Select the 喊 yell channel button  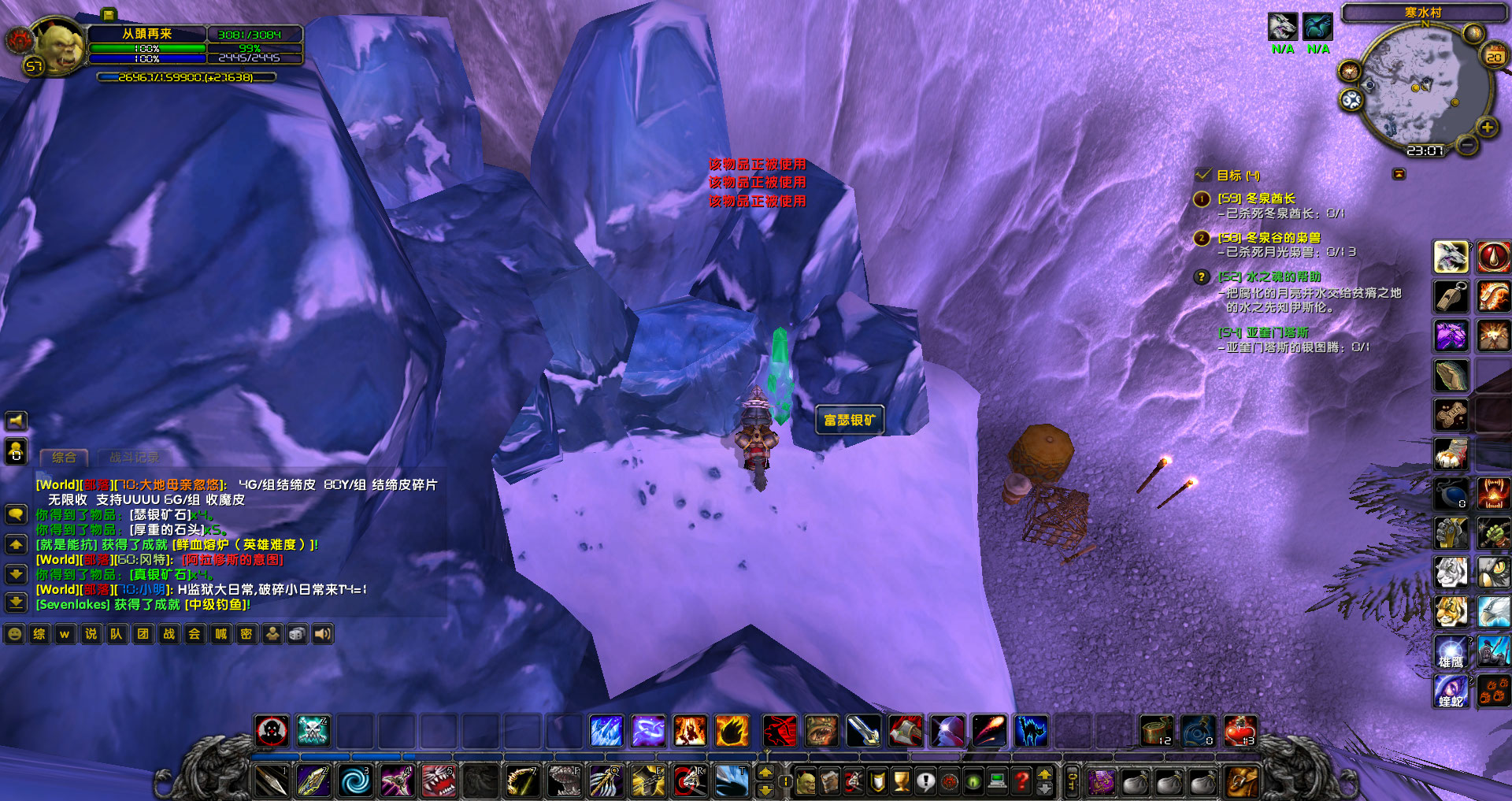[x=220, y=634]
